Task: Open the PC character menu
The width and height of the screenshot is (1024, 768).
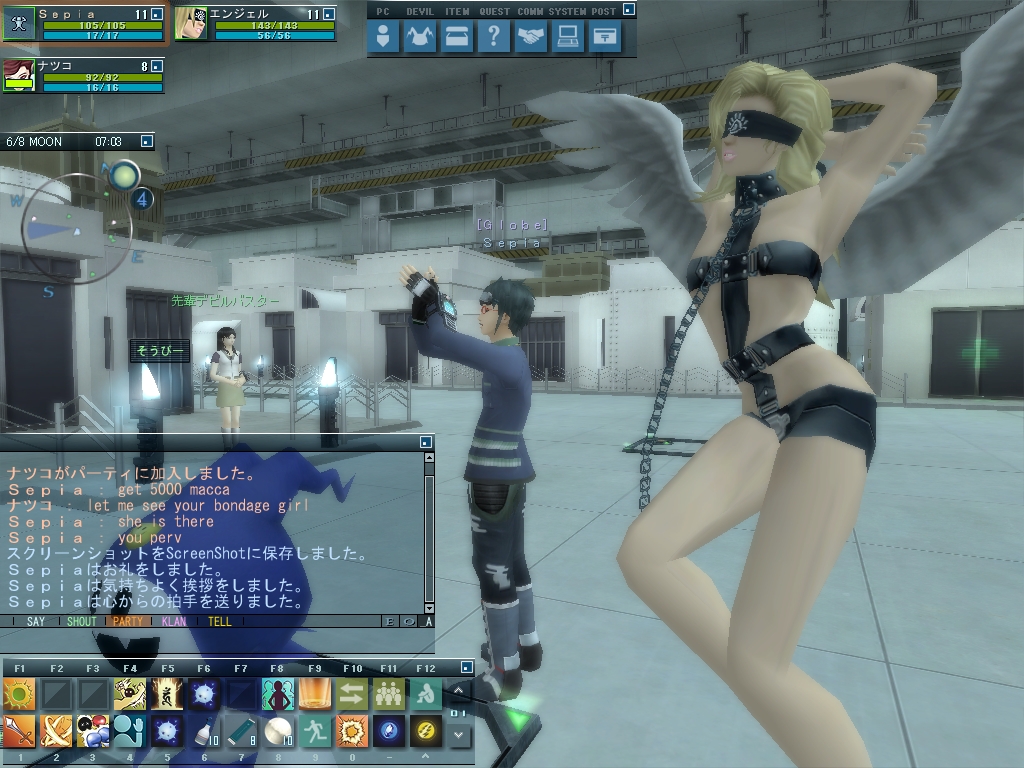Action: (x=384, y=37)
